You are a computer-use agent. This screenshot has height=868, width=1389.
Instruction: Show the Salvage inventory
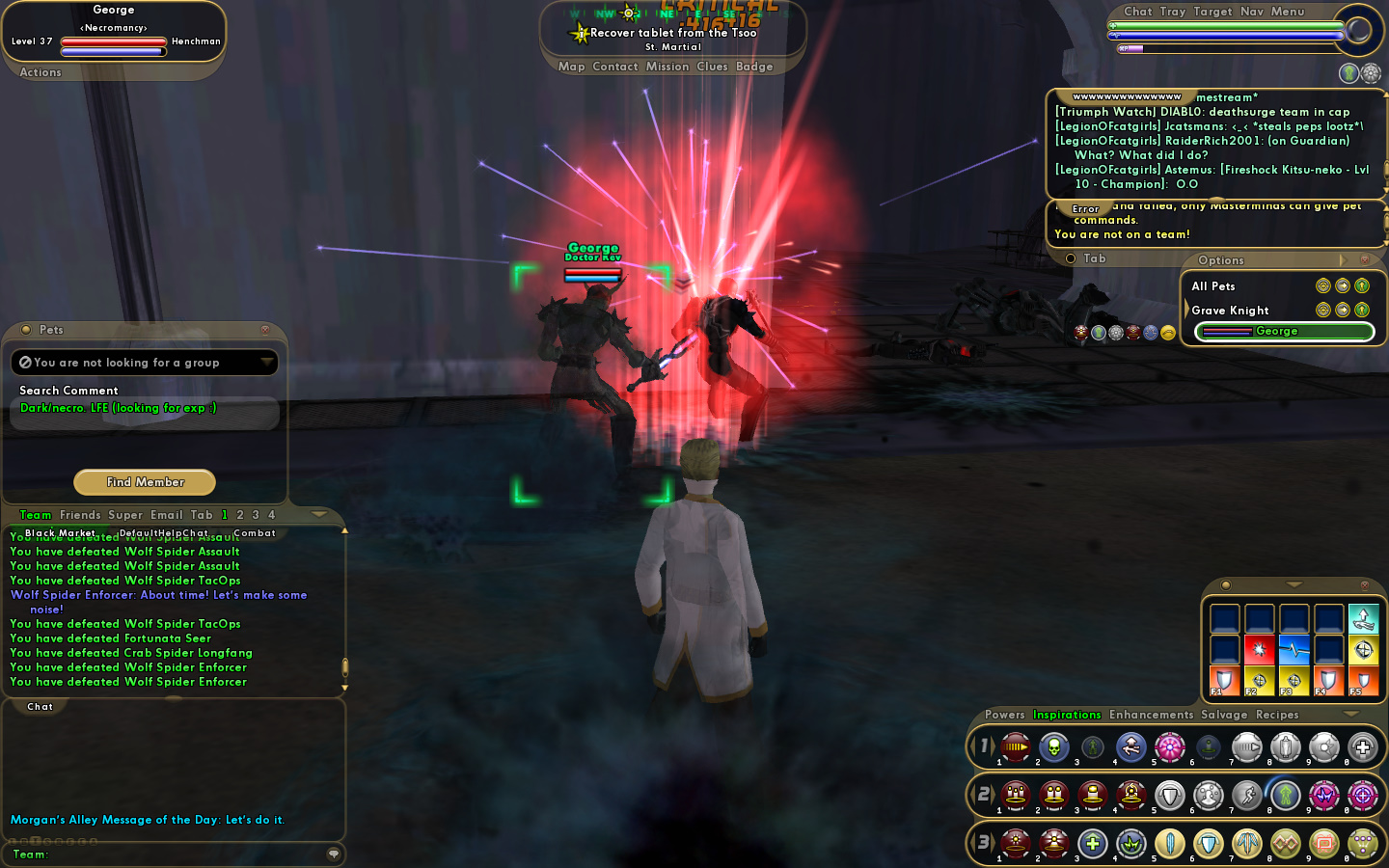point(1224,715)
